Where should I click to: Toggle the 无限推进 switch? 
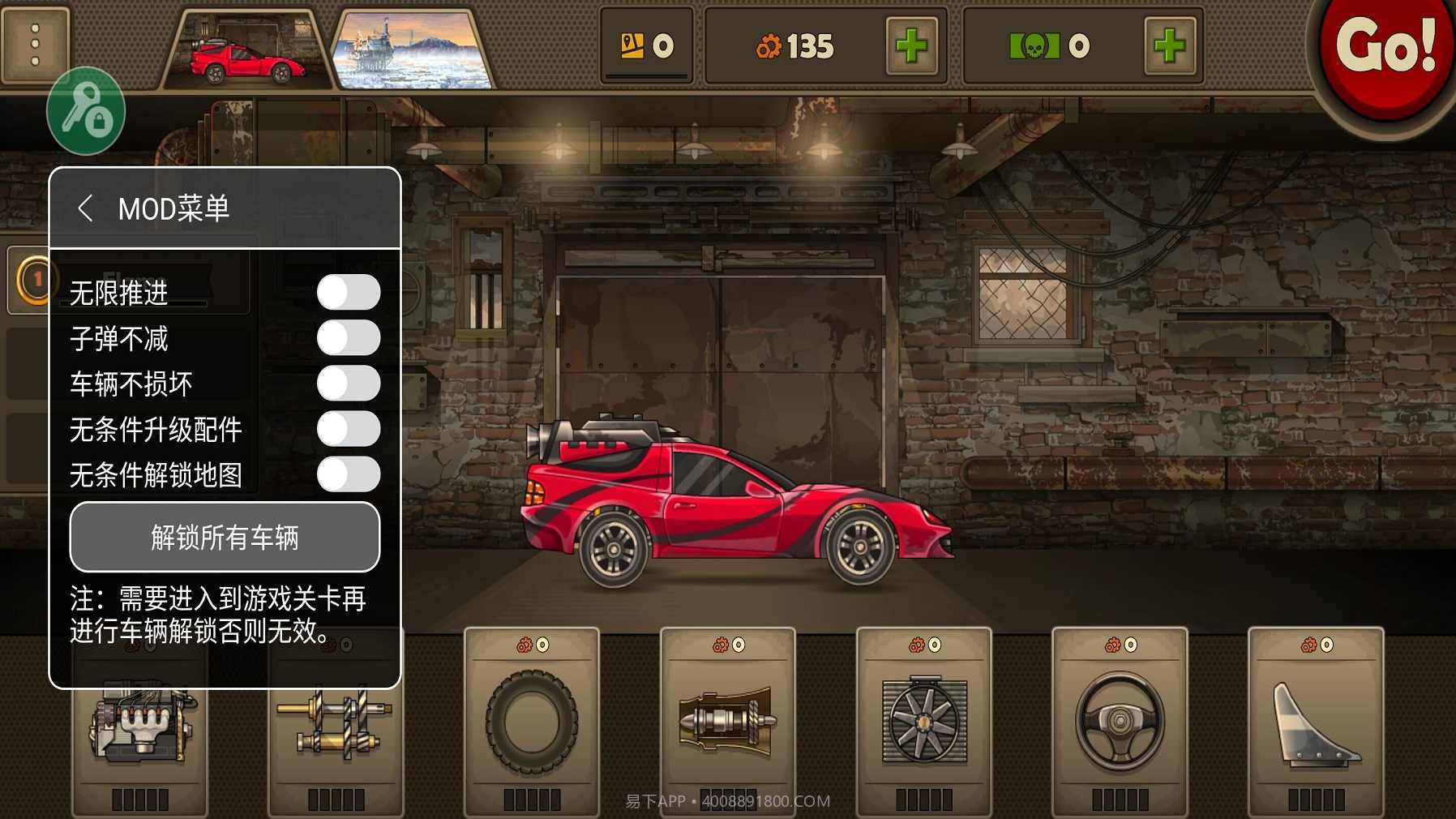coord(348,292)
